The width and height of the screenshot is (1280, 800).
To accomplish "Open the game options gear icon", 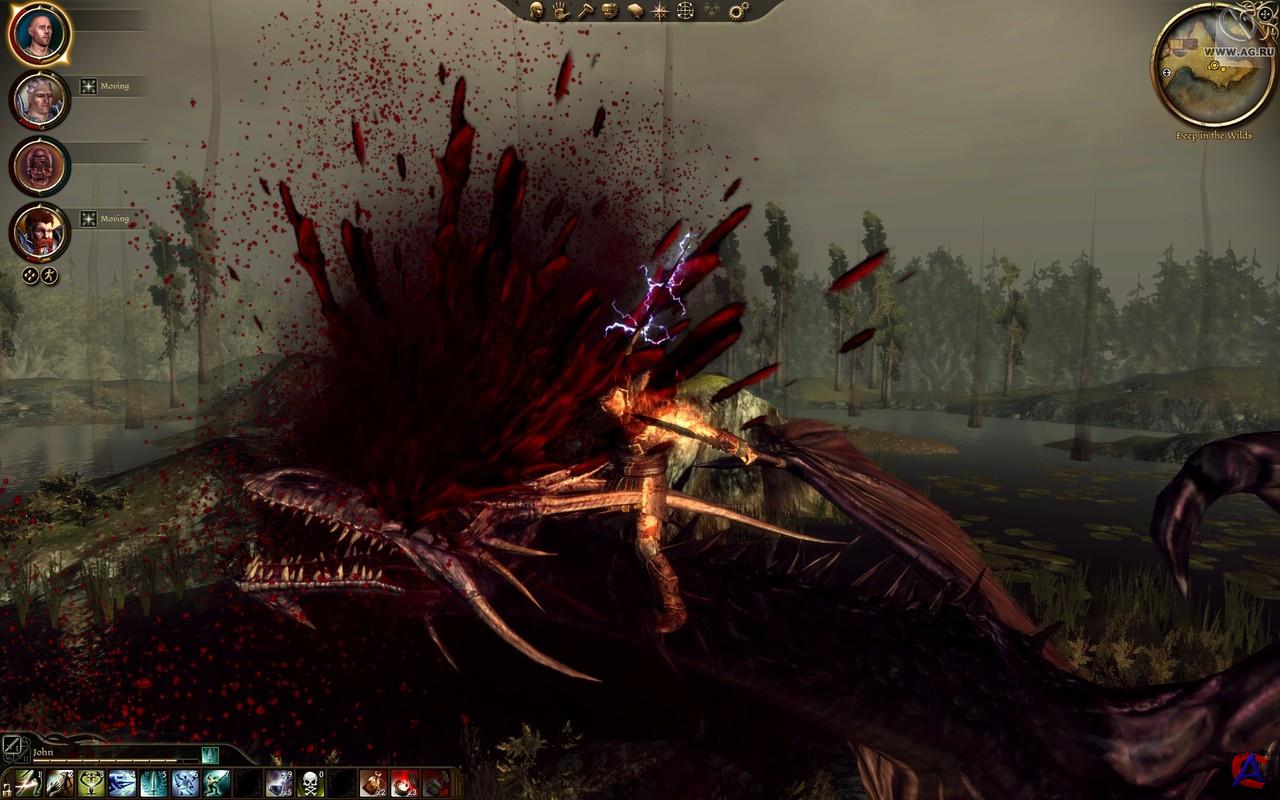I will point(739,11).
